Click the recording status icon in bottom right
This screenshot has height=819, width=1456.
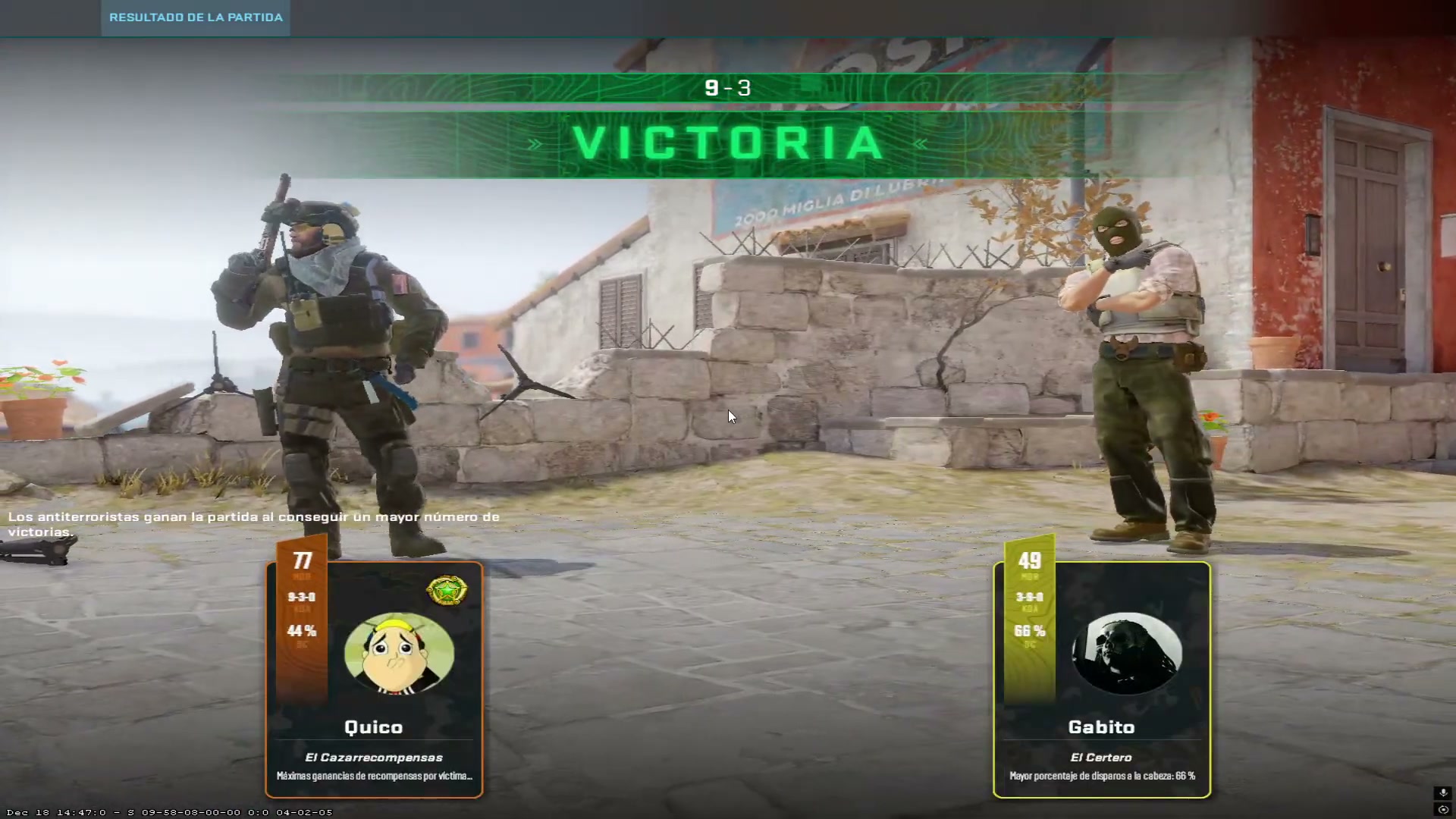pos(1443,810)
